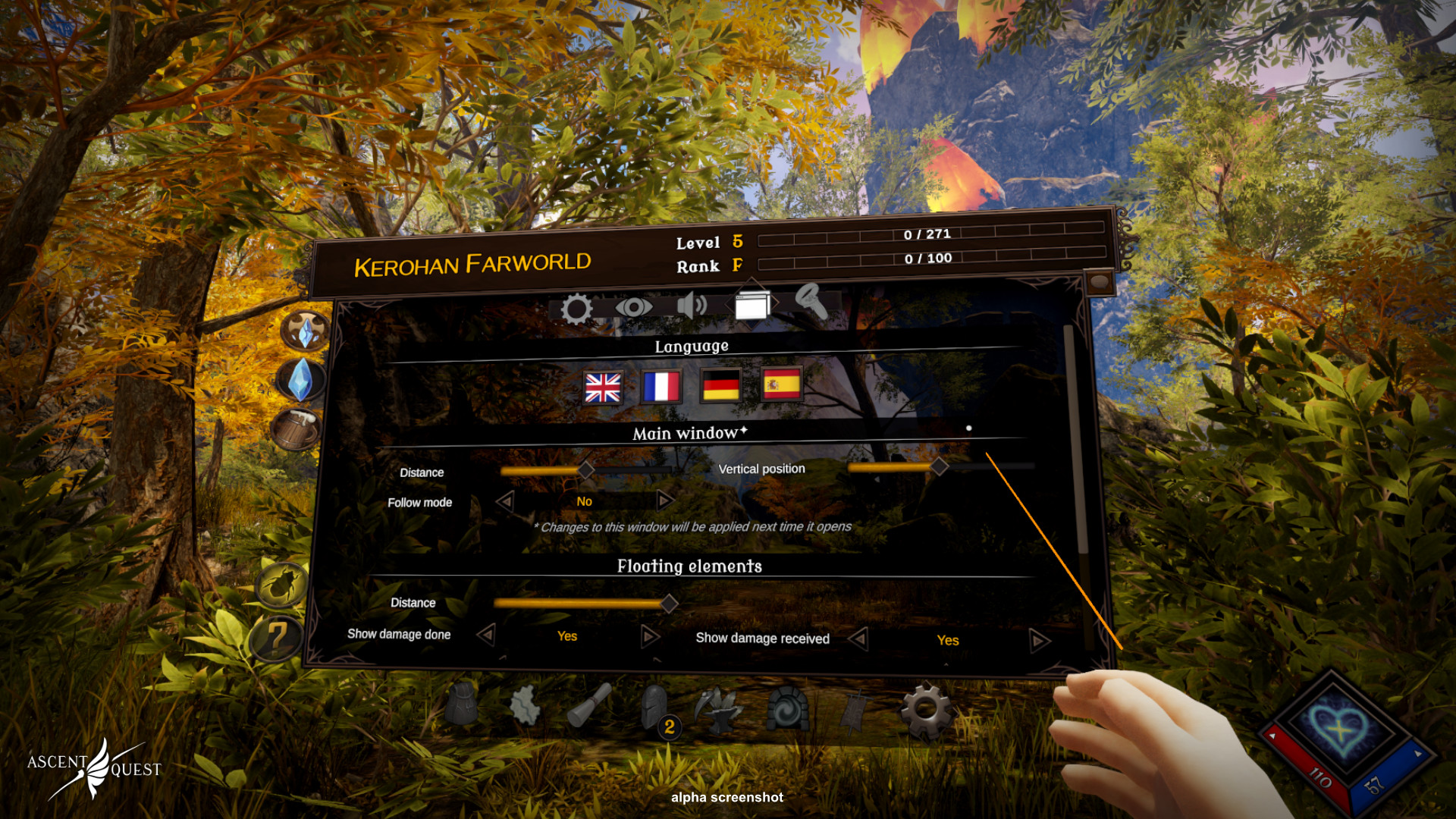Click left arrow for Show damage done
Screen dimensions: 1456x819
click(x=486, y=634)
